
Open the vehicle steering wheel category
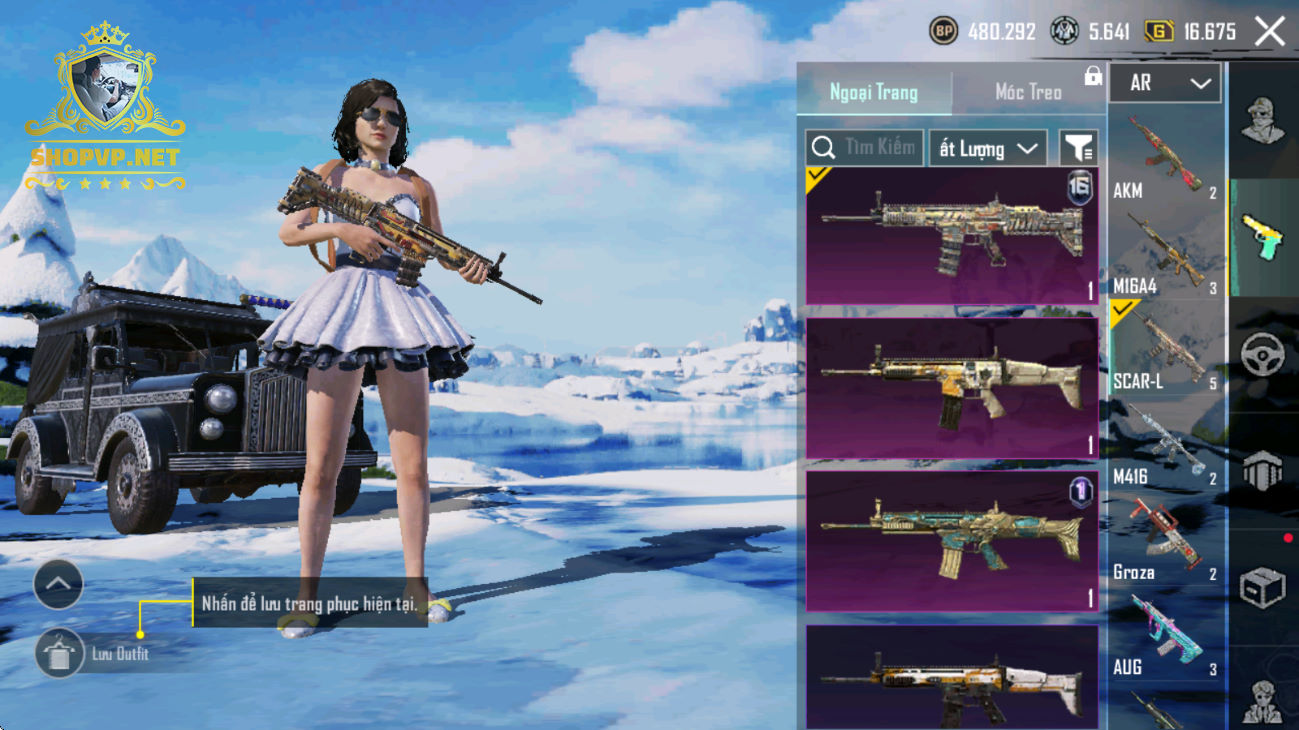pos(1262,354)
